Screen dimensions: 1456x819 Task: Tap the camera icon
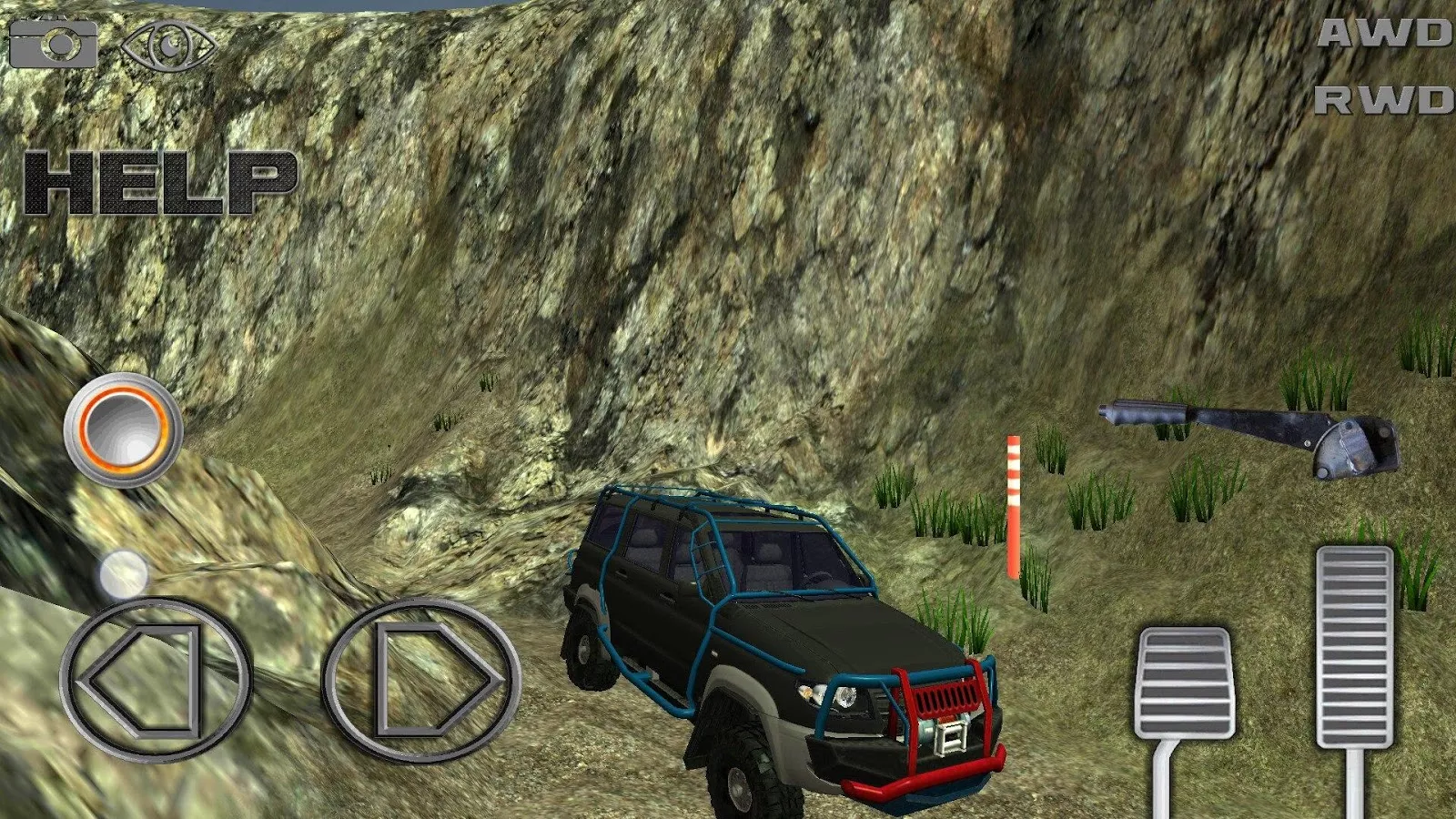coord(53,43)
